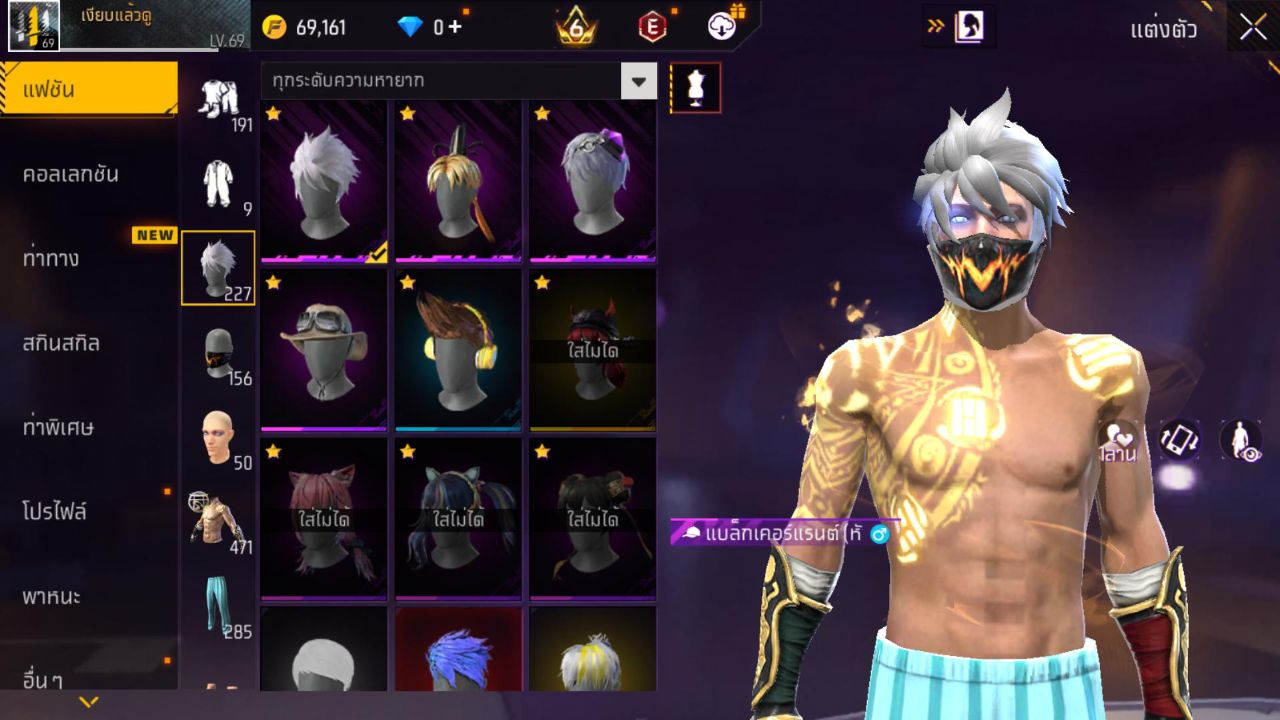This screenshot has height=720, width=1280.
Task: Open the face mask category
Action: tap(218, 354)
